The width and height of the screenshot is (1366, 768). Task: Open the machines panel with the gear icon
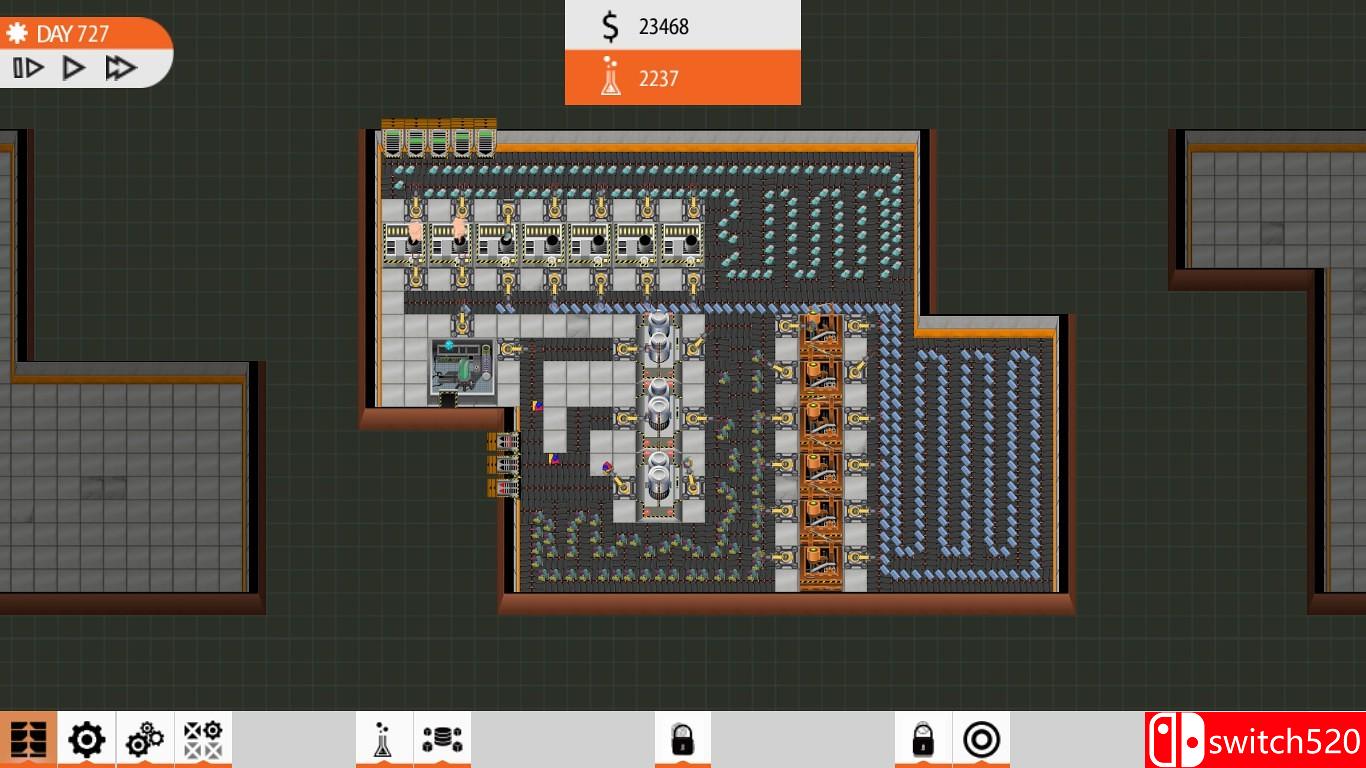pyautogui.click(x=86, y=738)
